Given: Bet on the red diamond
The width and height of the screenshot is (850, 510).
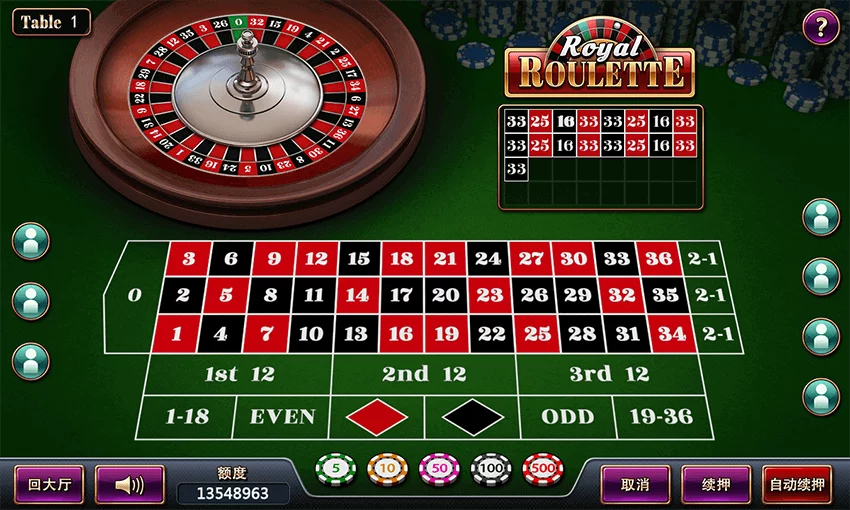Looking at the screenshot, I should point(376,417).
